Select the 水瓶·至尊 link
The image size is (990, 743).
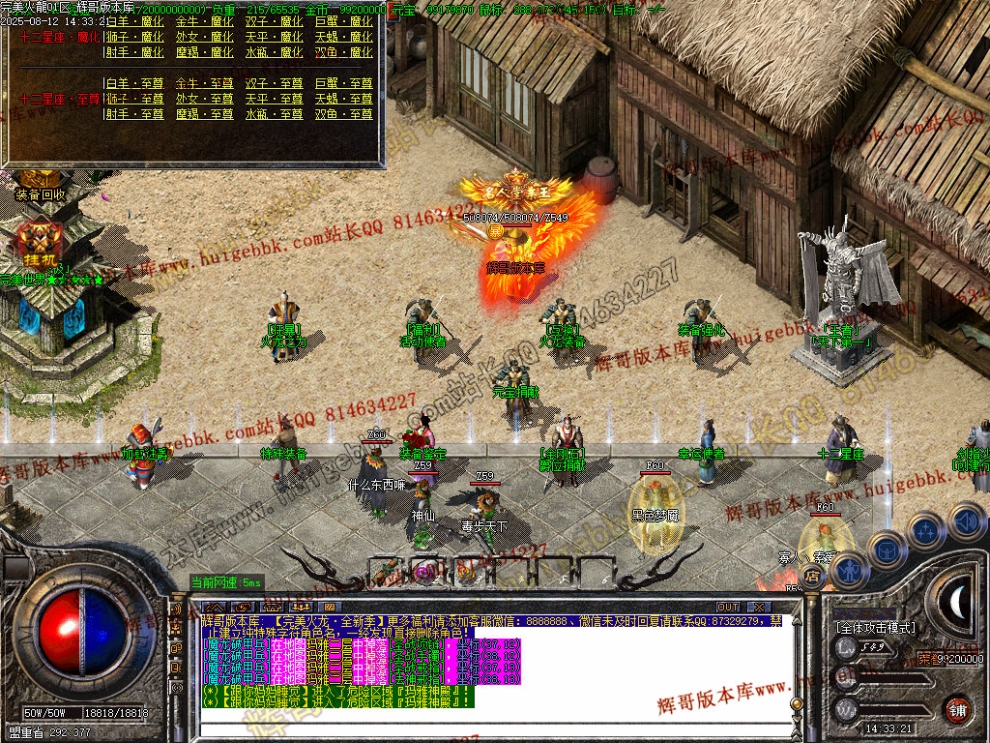274,114
